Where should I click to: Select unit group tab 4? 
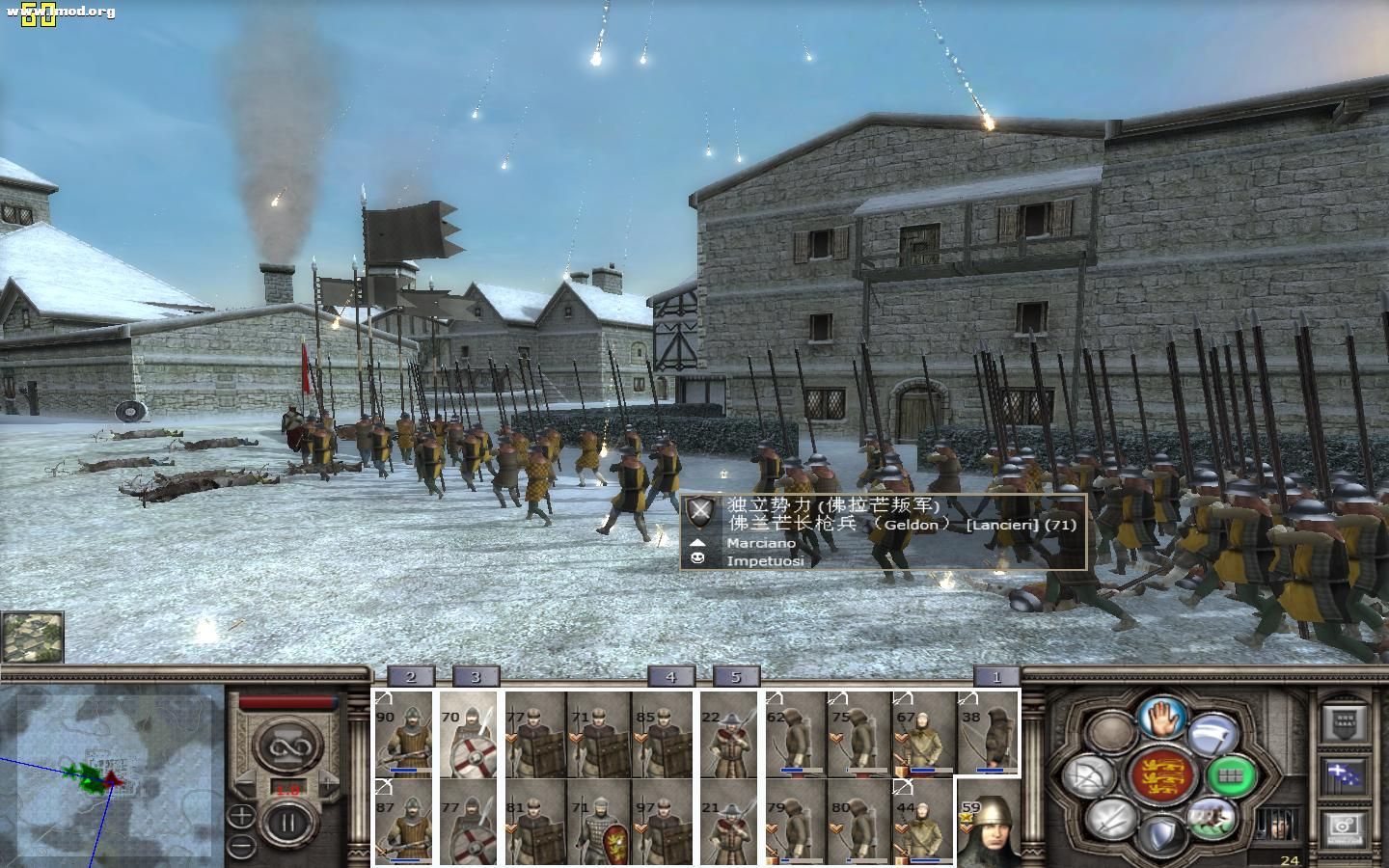(670, 677)
